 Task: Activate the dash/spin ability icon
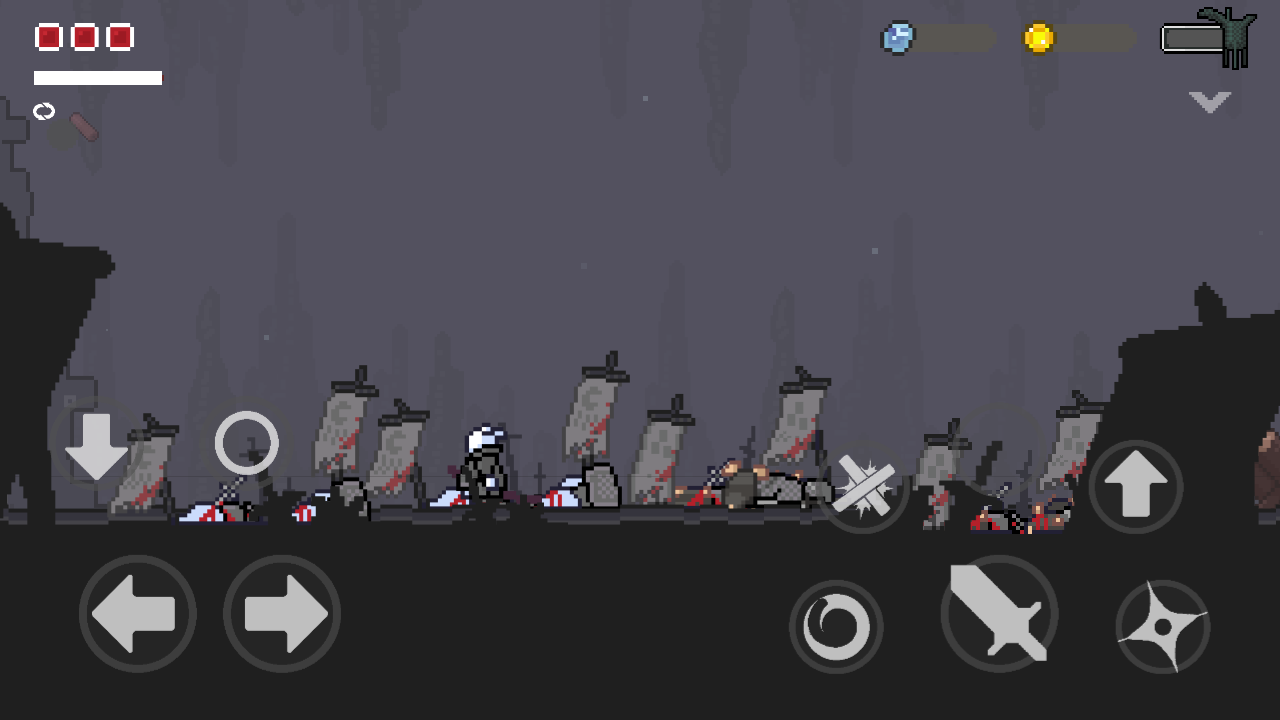pos(836,627)
